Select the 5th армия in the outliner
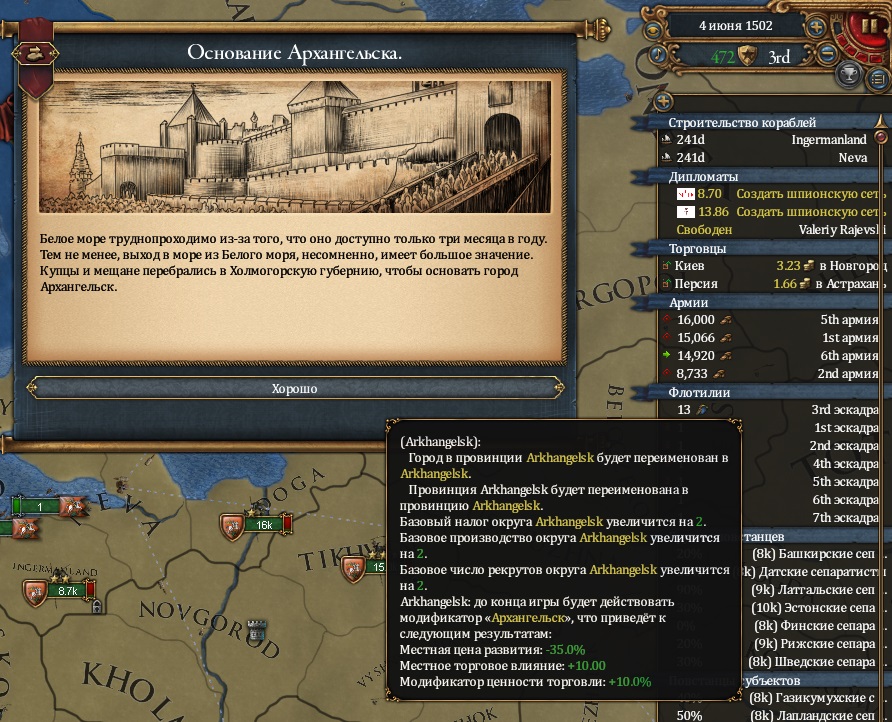Screen dimensions: 892x722 pyautogui.click(x=770, y=320)
